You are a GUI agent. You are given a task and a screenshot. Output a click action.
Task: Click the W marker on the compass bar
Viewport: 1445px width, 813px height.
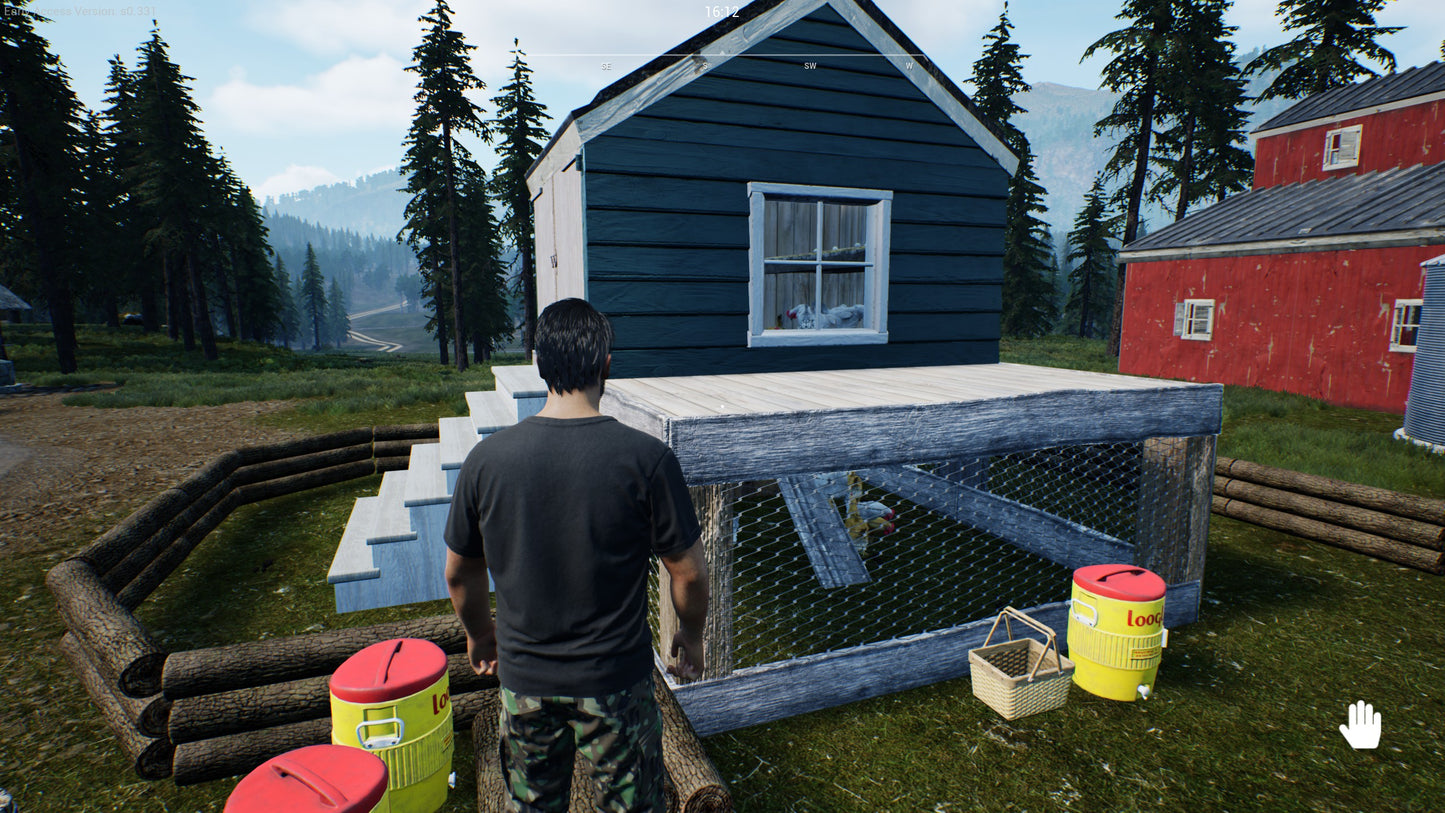[x=908, y=66]
